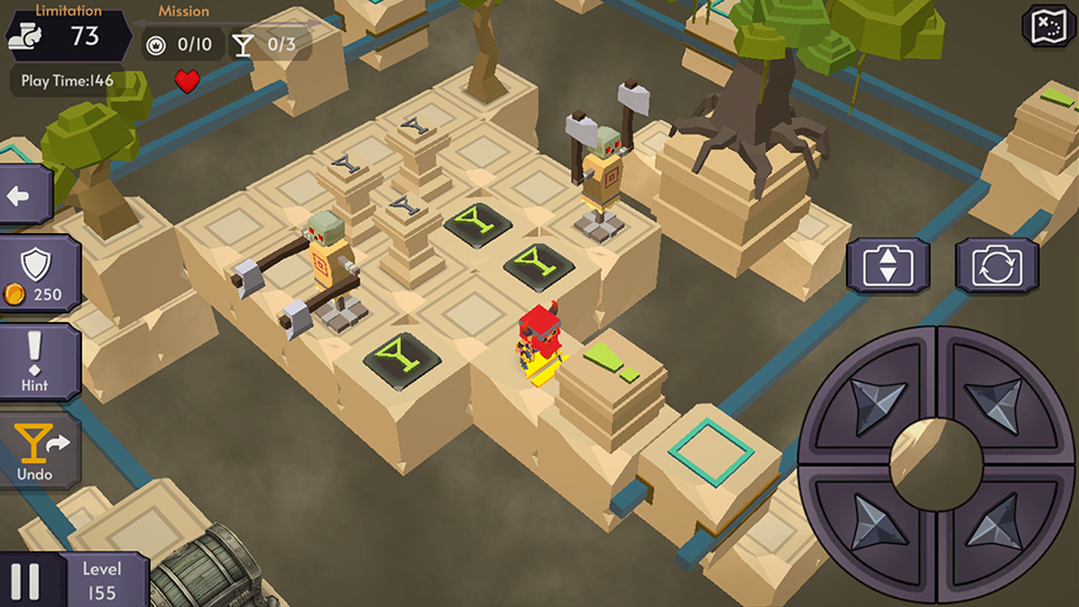
Task: Rotate the camera view
Action: (x=996, y=266)
